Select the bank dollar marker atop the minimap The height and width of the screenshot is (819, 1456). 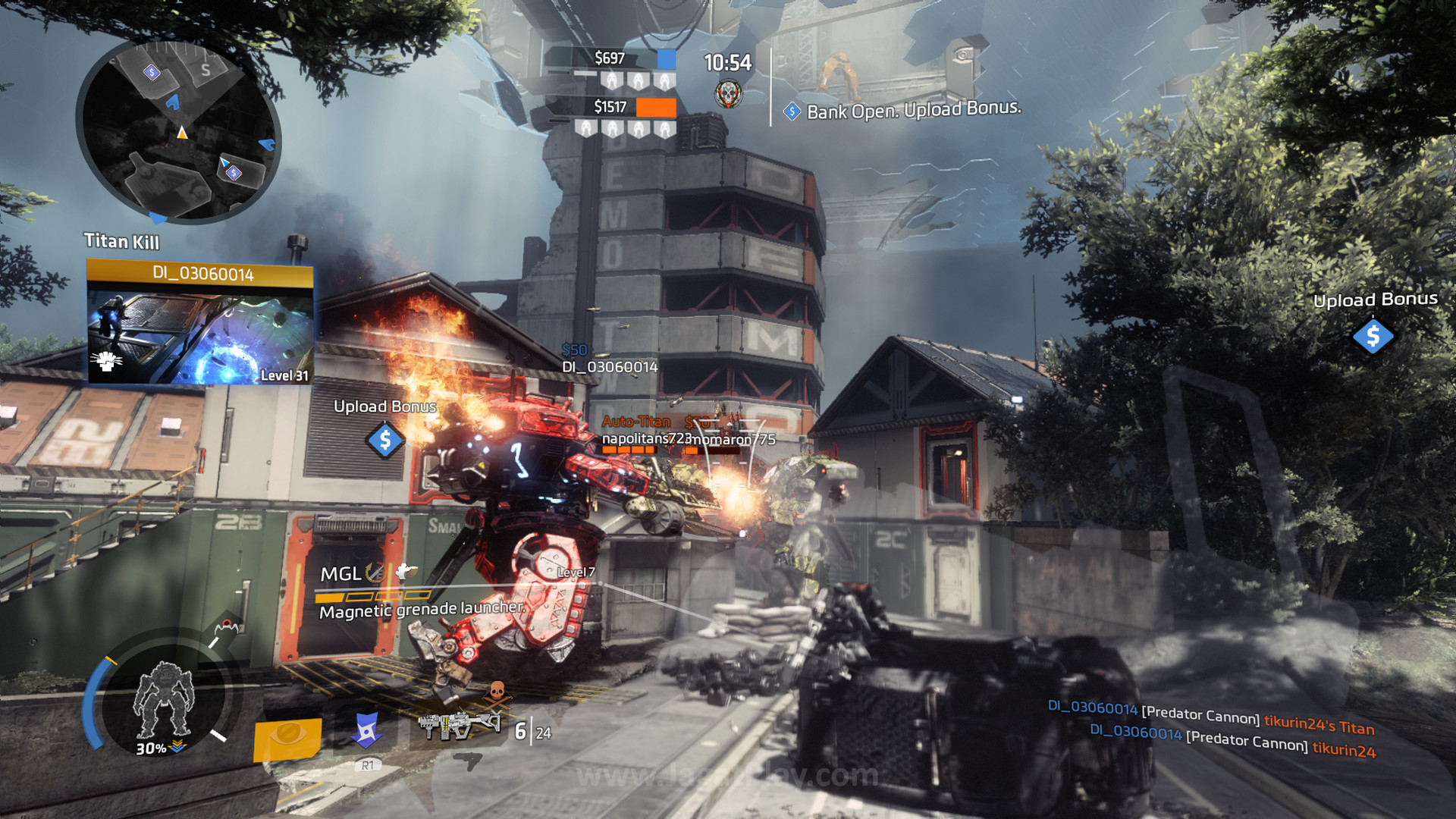pos(152,72)
